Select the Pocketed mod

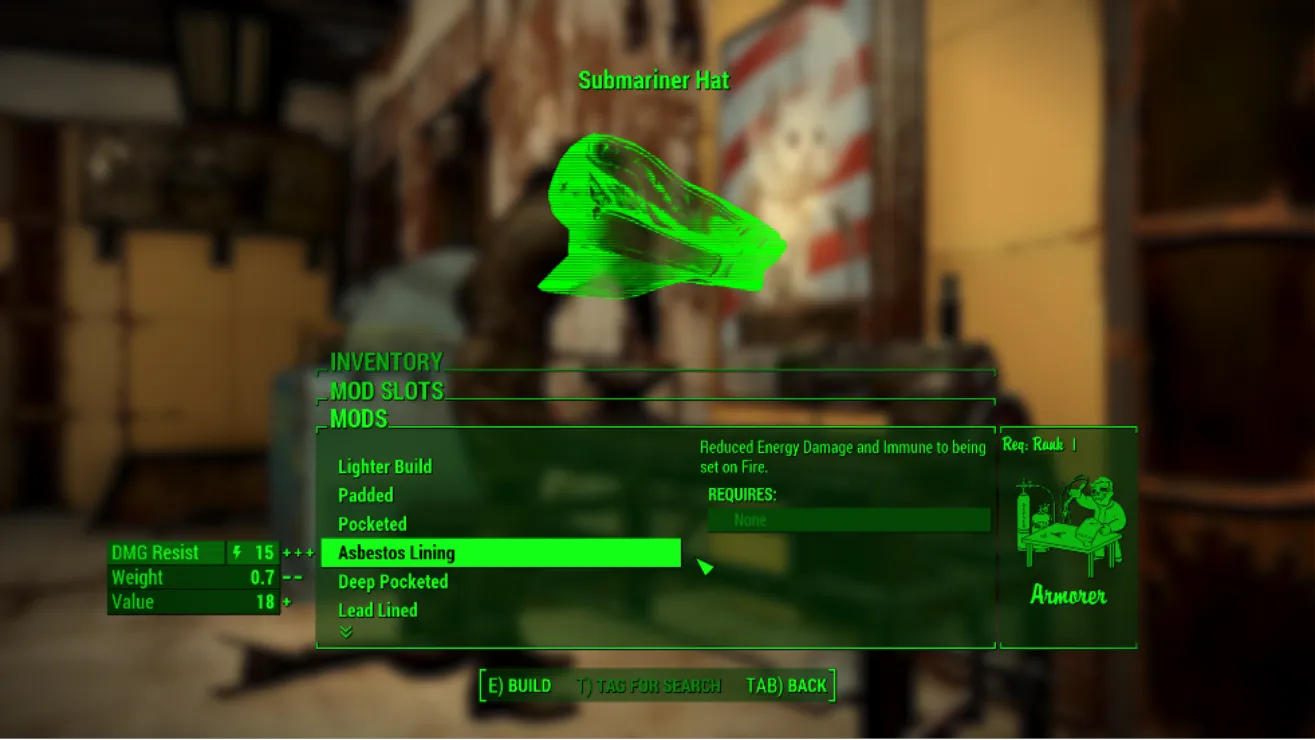tap(373, 524)
